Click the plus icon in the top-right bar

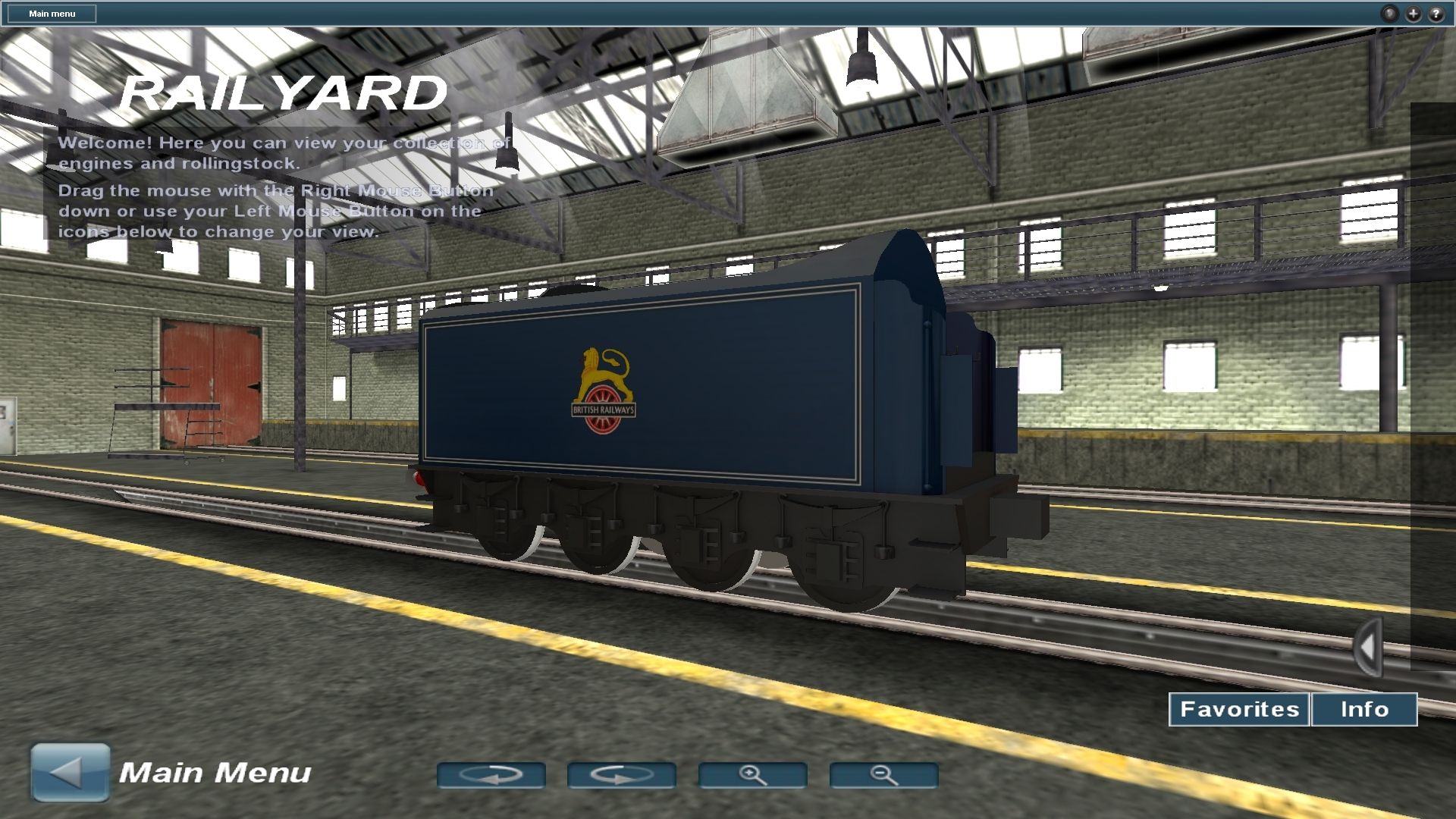[1413, 13]
